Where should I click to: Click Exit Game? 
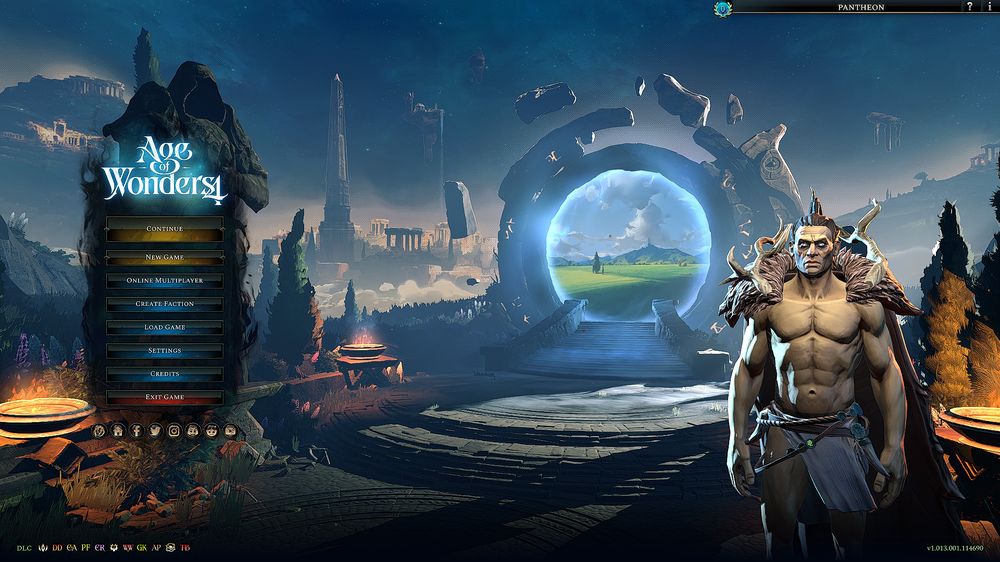(x=165, y=397)
